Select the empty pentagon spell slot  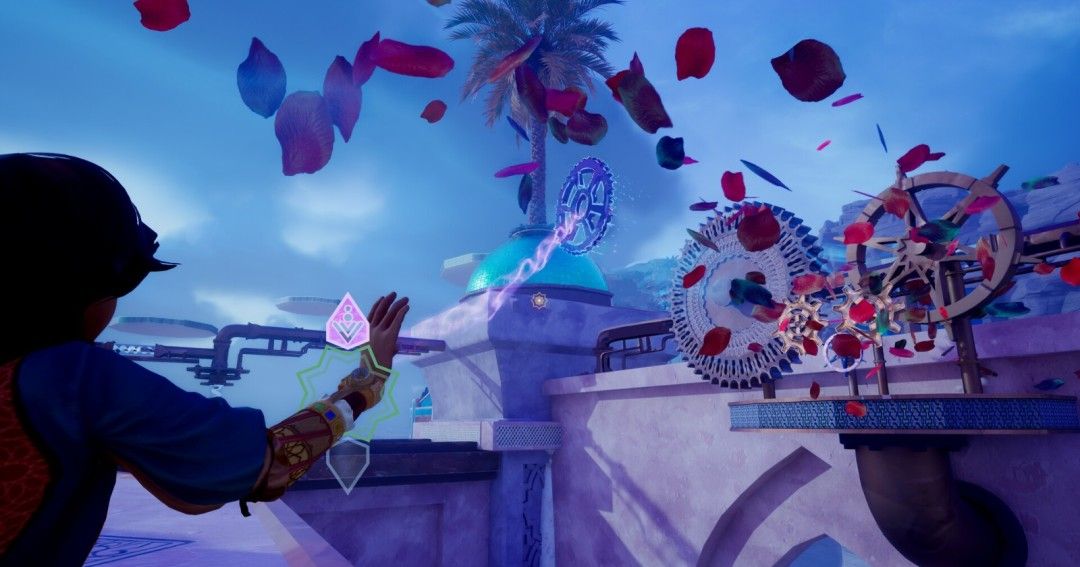point(347,463)
